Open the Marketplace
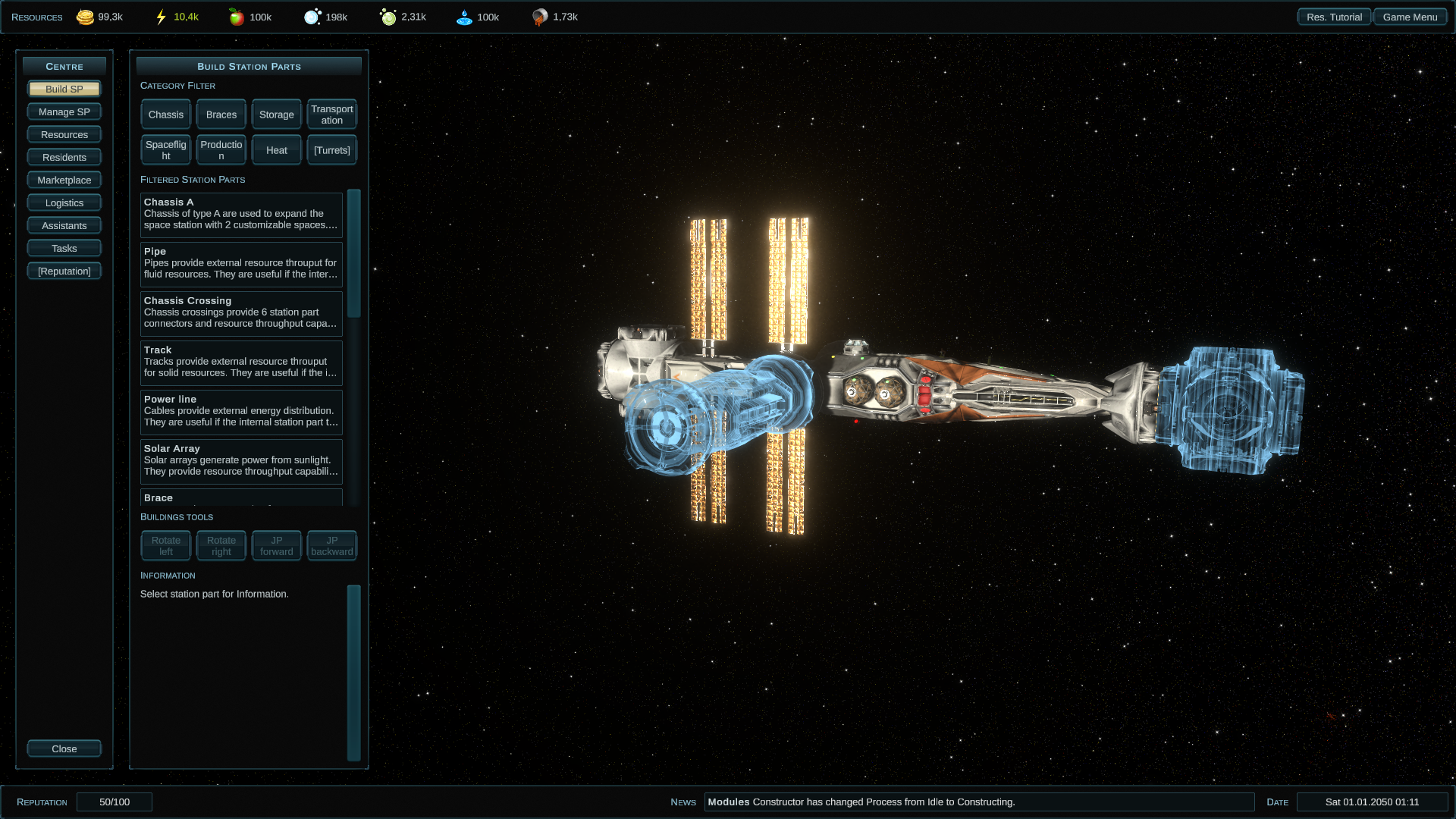Image resolution: width=1456 pixels, height=819 pixels. [64, 180]
